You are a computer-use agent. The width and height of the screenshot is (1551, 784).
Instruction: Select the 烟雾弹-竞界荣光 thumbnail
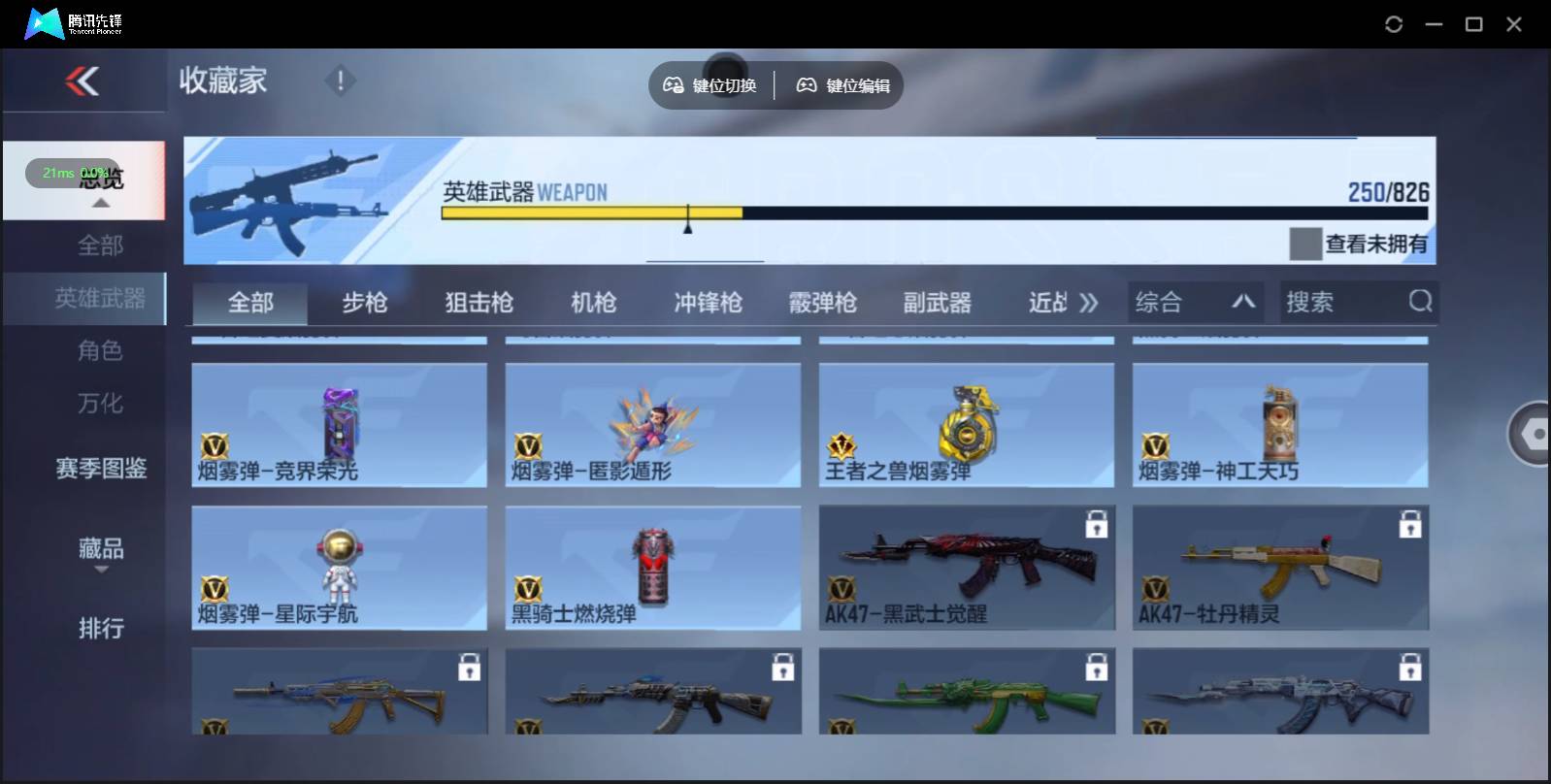(x=339, y=425)
